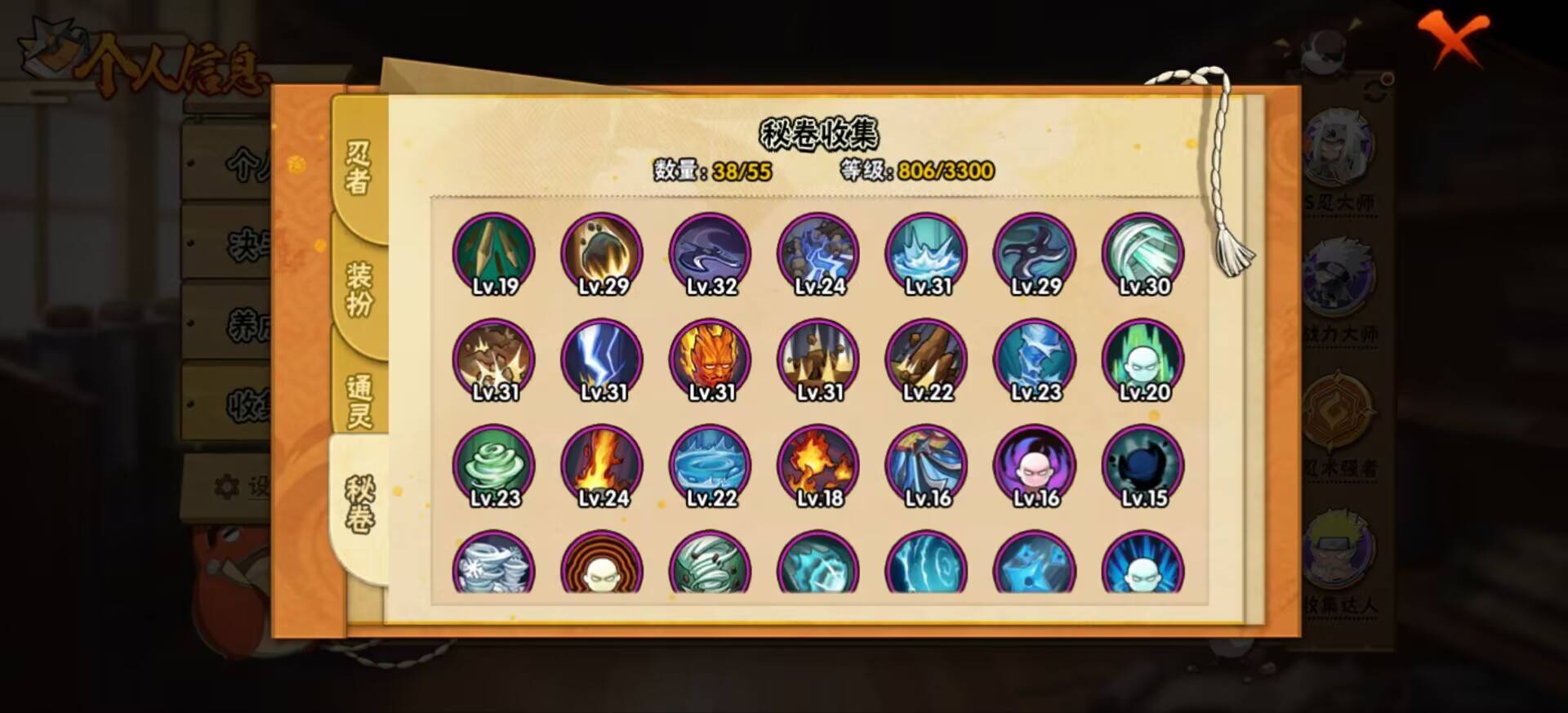Select the Lv.31 fire demon face scroll

[x=709, y=359]
